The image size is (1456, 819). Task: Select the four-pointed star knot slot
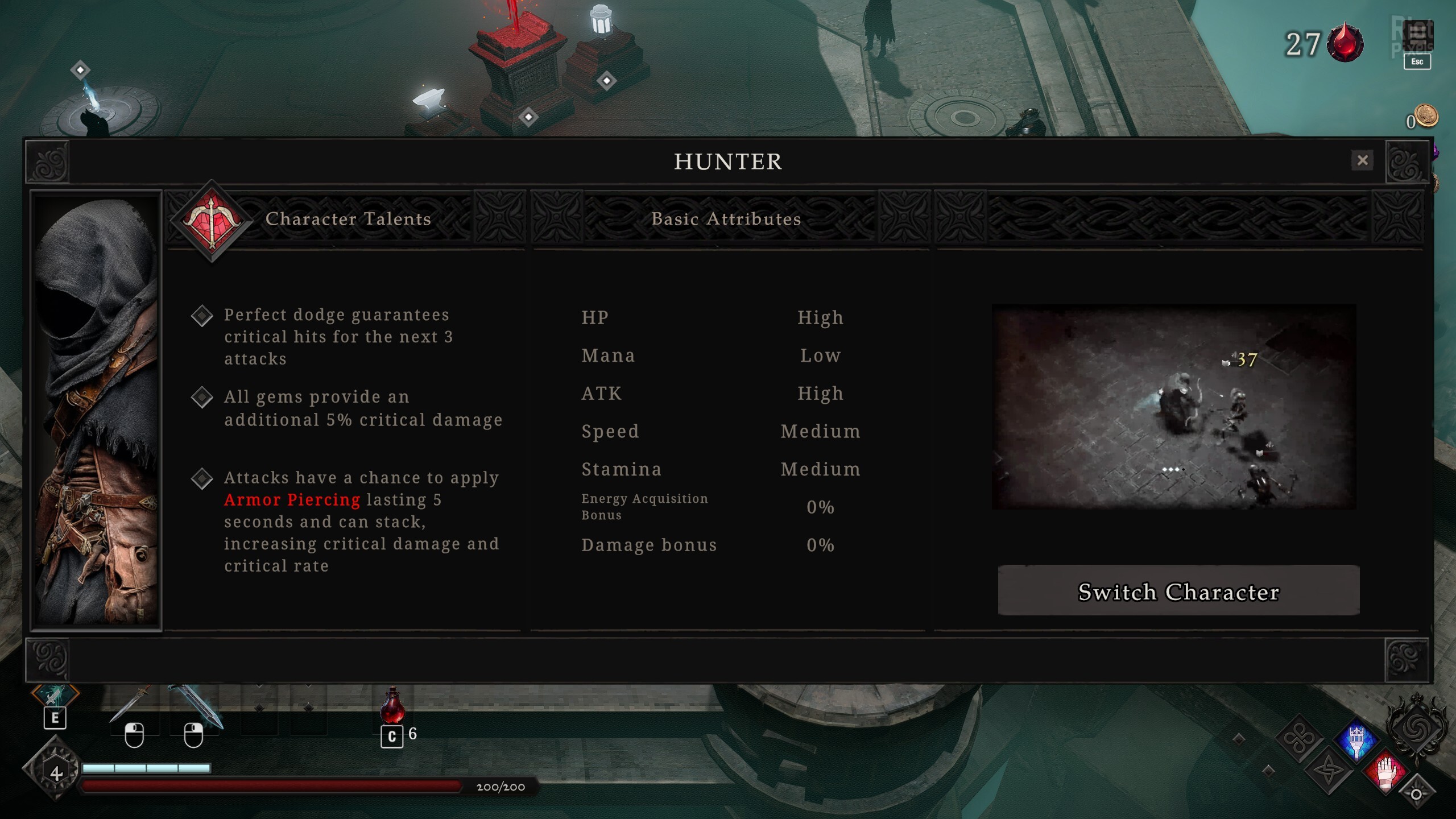1328,772
